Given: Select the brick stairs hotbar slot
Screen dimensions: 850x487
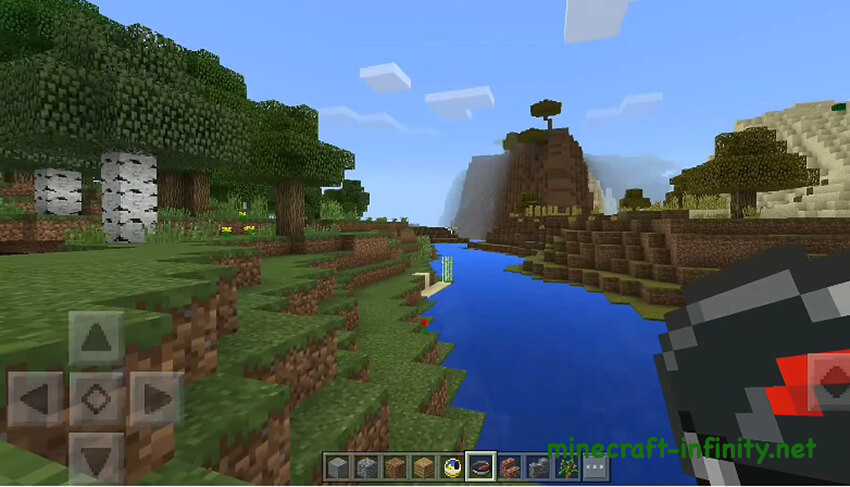Looking at the screenshot, I should click(510, 466).
